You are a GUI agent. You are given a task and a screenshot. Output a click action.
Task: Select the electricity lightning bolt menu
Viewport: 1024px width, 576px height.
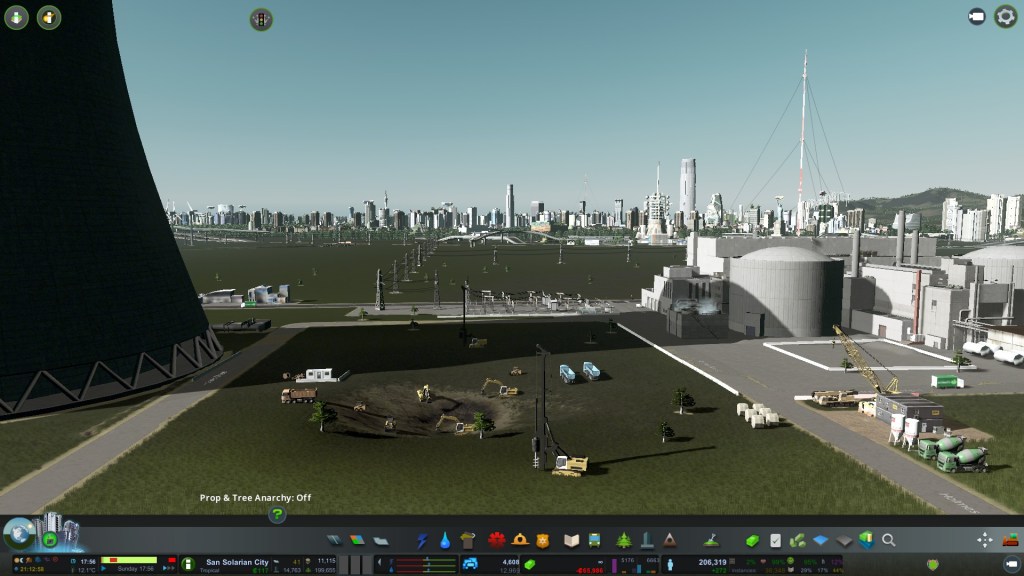click(422, 540)
